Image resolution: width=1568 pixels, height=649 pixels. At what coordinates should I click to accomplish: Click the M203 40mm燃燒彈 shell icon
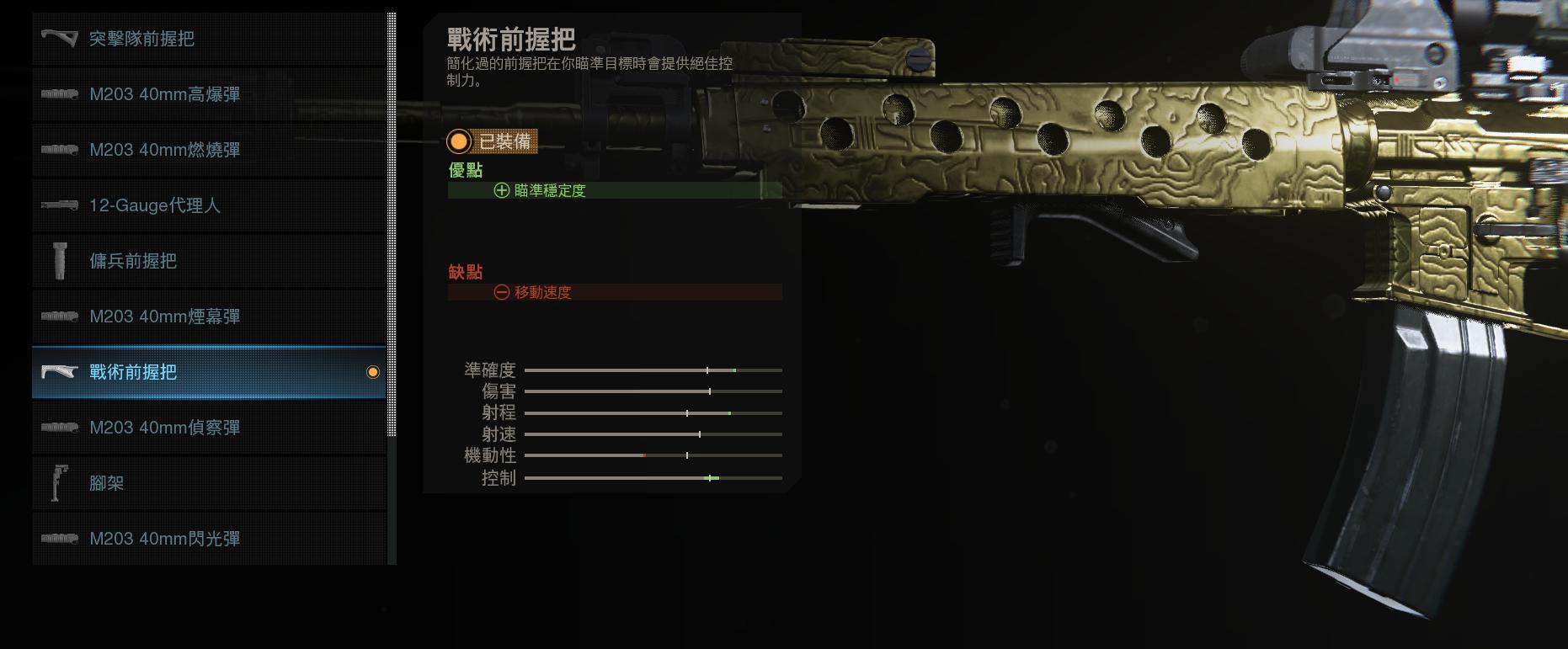pos(59,150)
